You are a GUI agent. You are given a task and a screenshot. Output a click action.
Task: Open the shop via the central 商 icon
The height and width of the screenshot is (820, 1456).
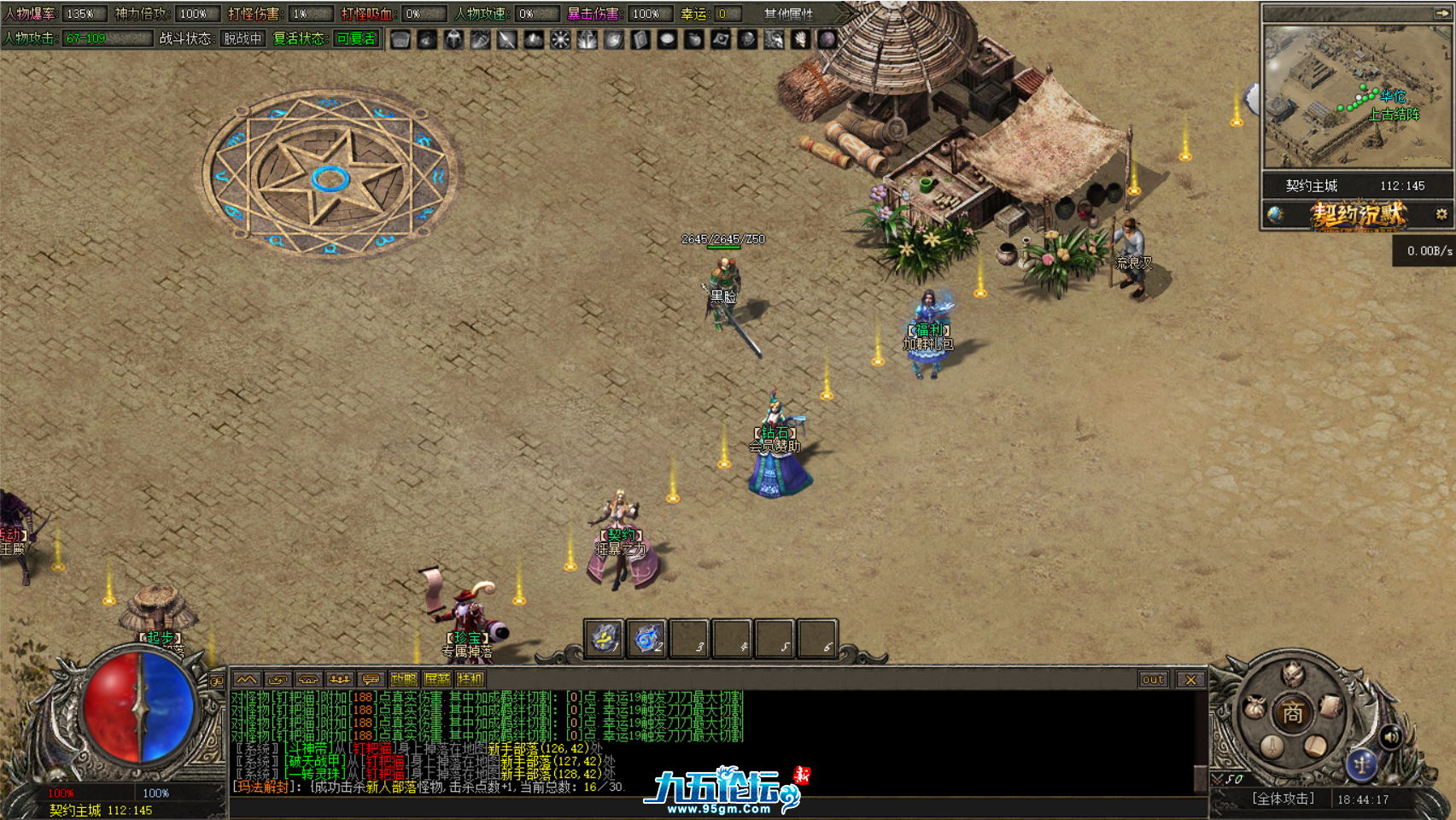point(1294,711)
